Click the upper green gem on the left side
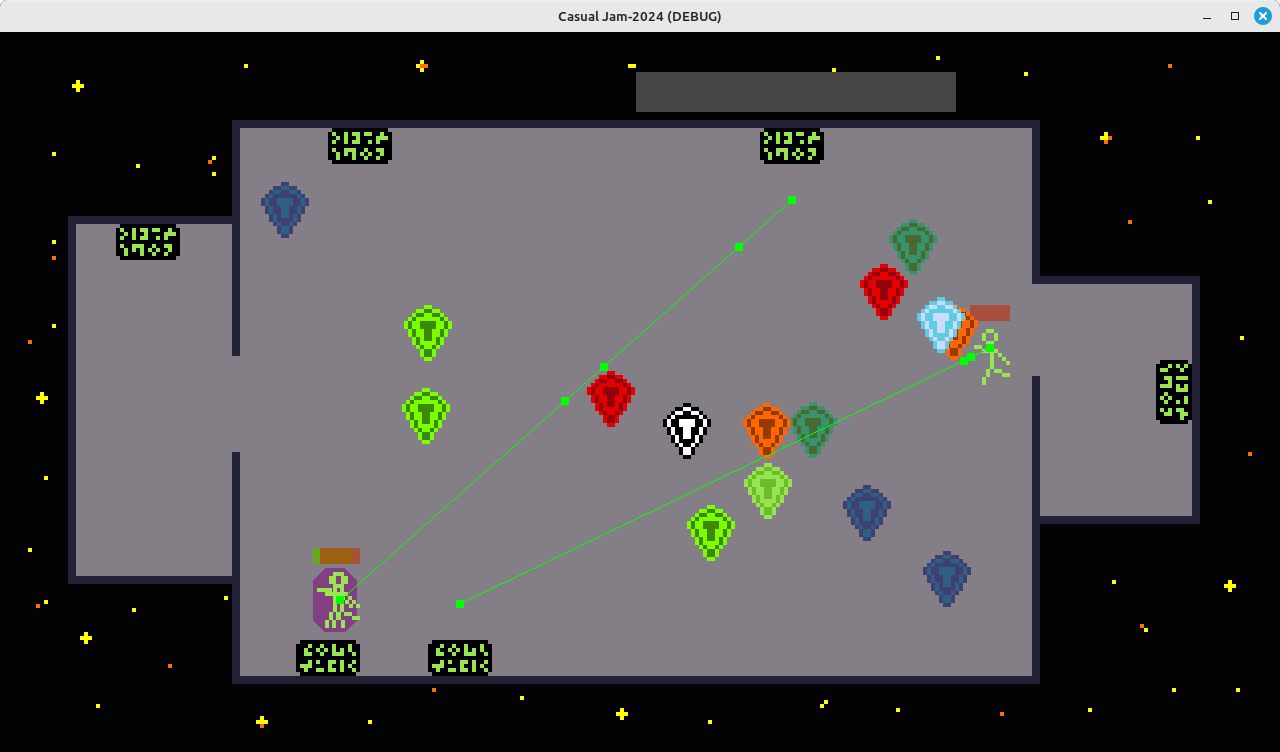 tap(427, 331)
